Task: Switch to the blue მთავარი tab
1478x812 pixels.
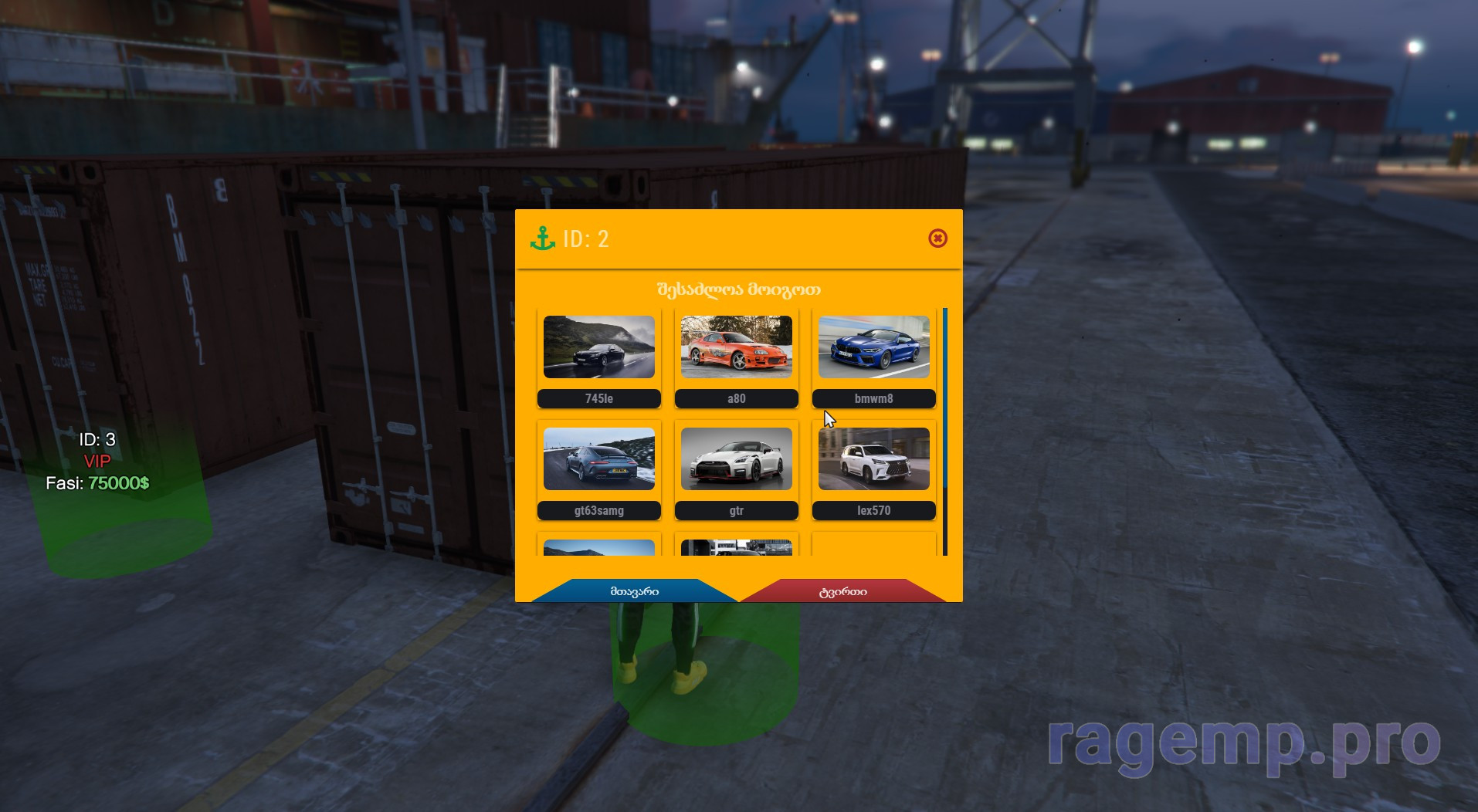Action: click(634, 591)
